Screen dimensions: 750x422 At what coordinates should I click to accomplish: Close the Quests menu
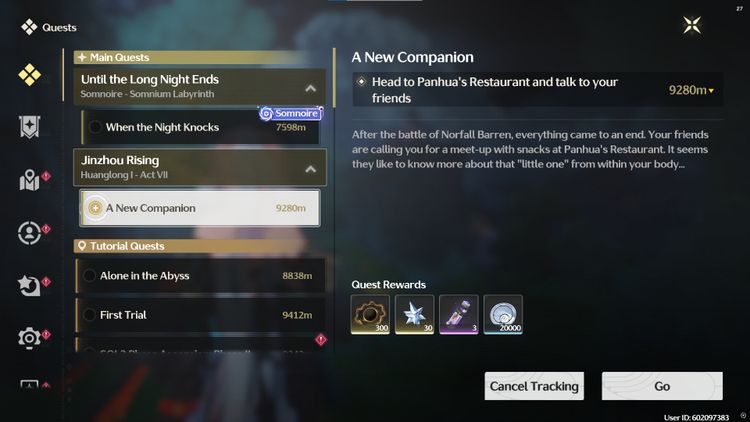click(692, 26)
